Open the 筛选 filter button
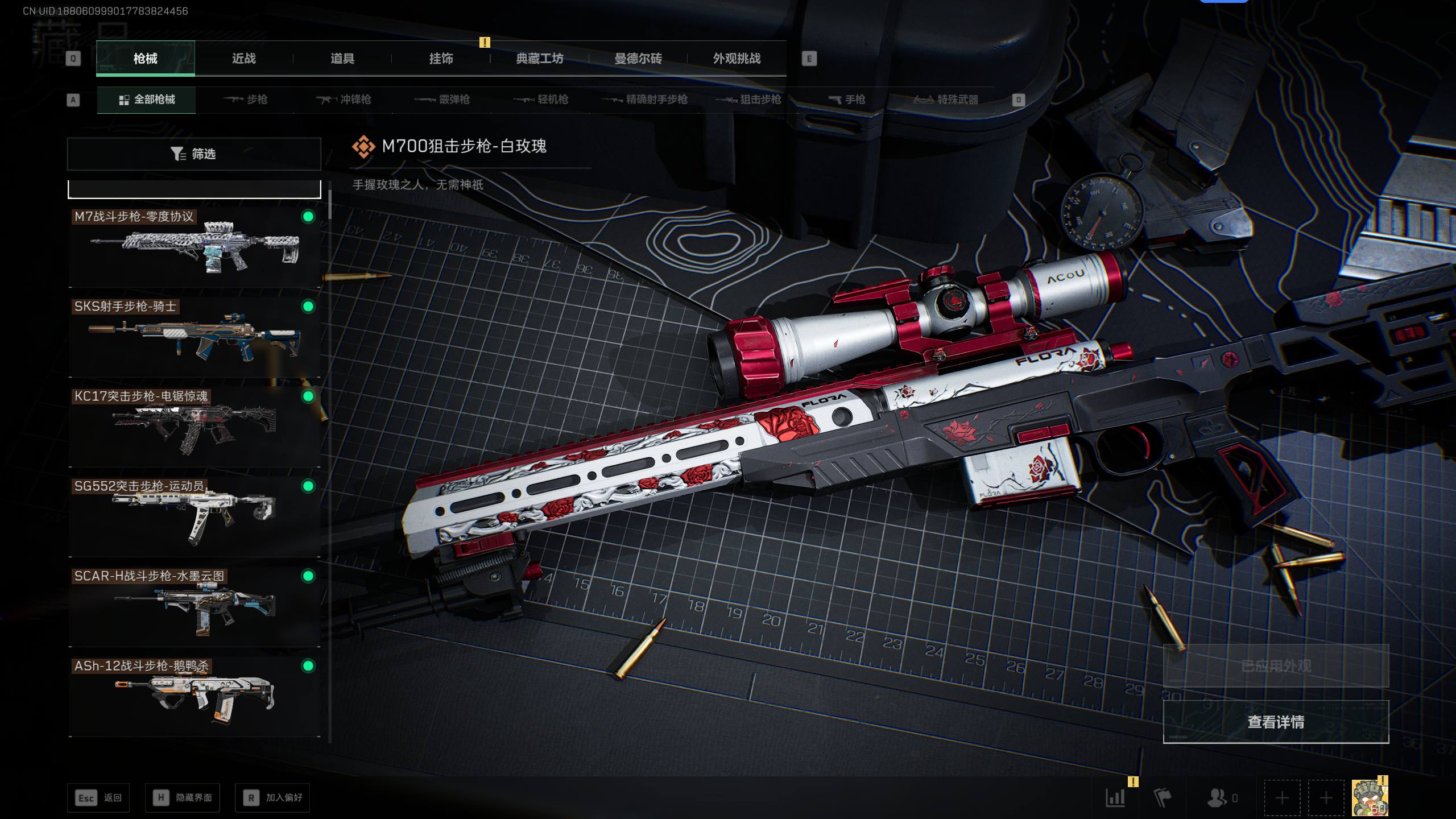The width and height of the screenshot is (1456, 819). coord(194,154)
